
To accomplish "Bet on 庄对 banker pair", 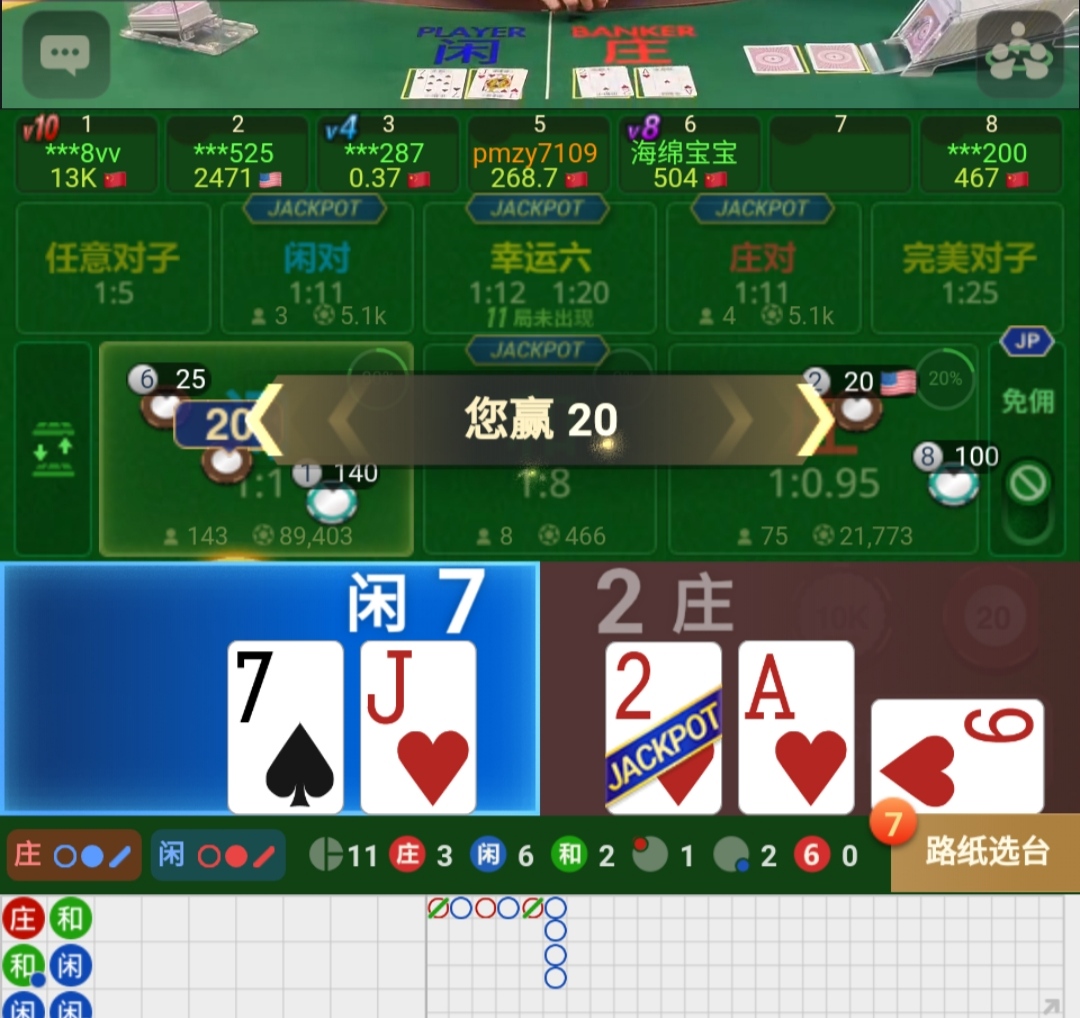I will click(x=762, y=268).
